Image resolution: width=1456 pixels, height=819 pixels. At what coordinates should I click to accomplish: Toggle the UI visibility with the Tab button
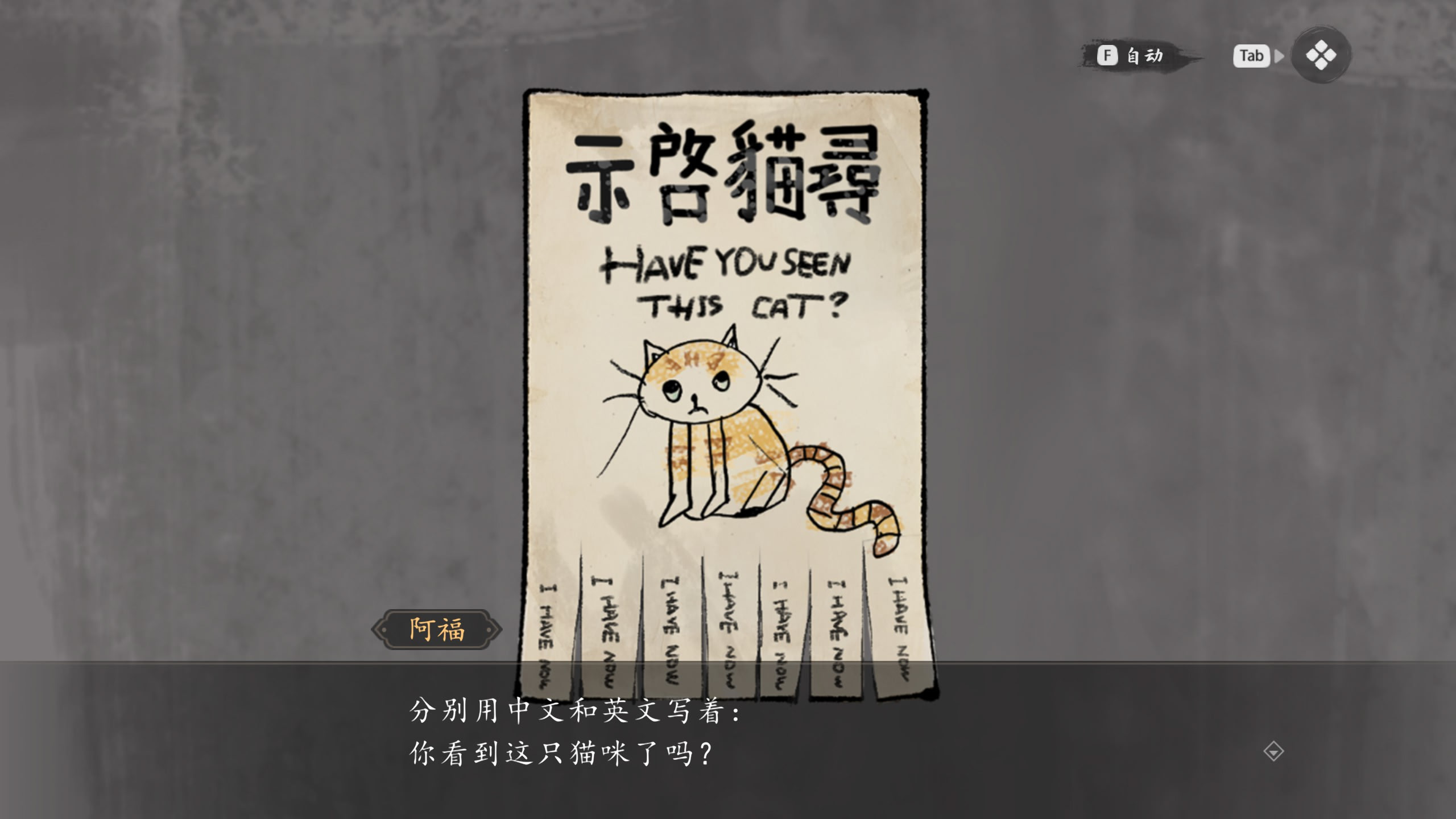(1251, 55)
